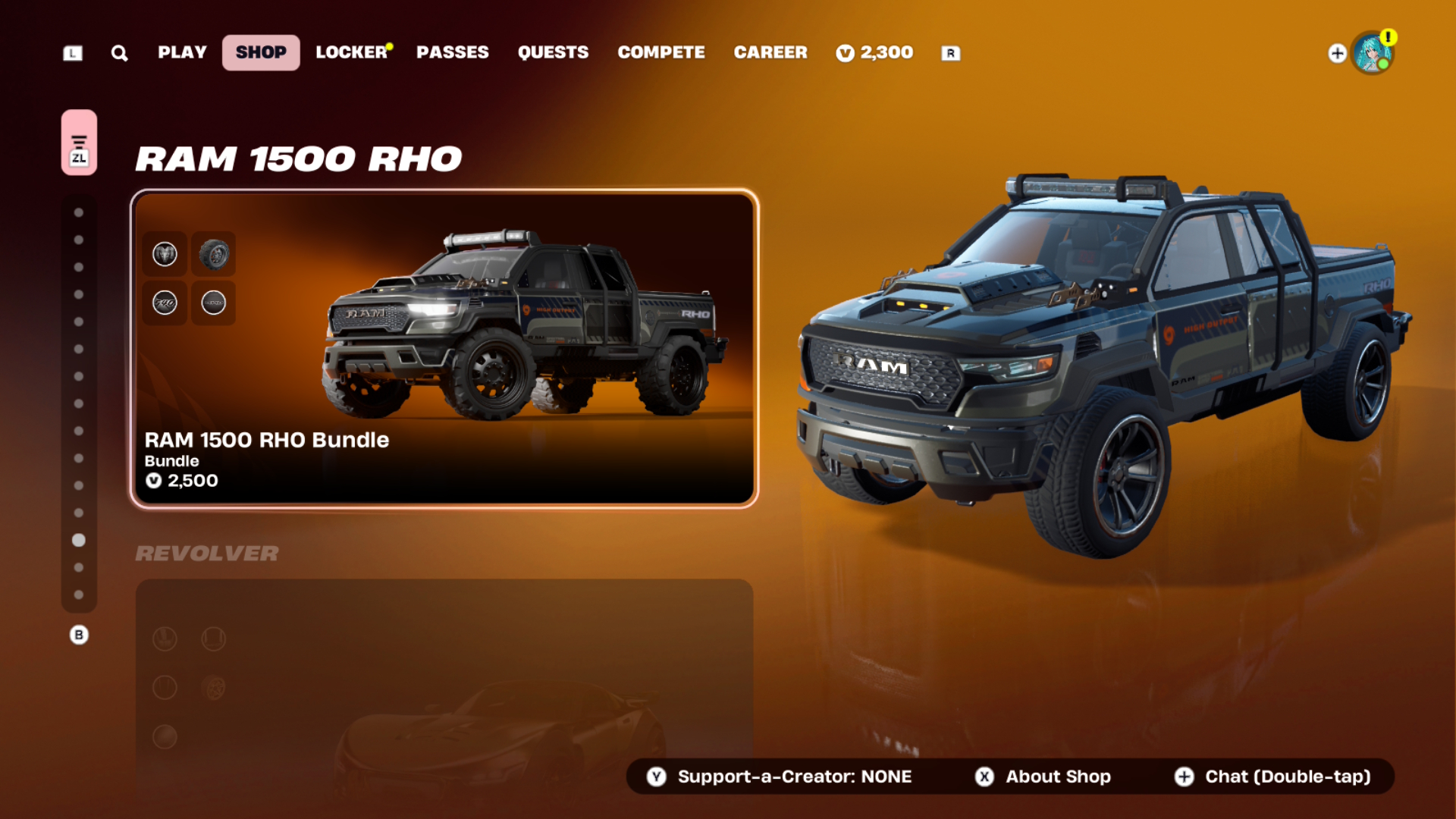Select the RAM 1500 RHO Bundle card
The width and height of the screenshot is (1456, 819).
click(444, 349)
